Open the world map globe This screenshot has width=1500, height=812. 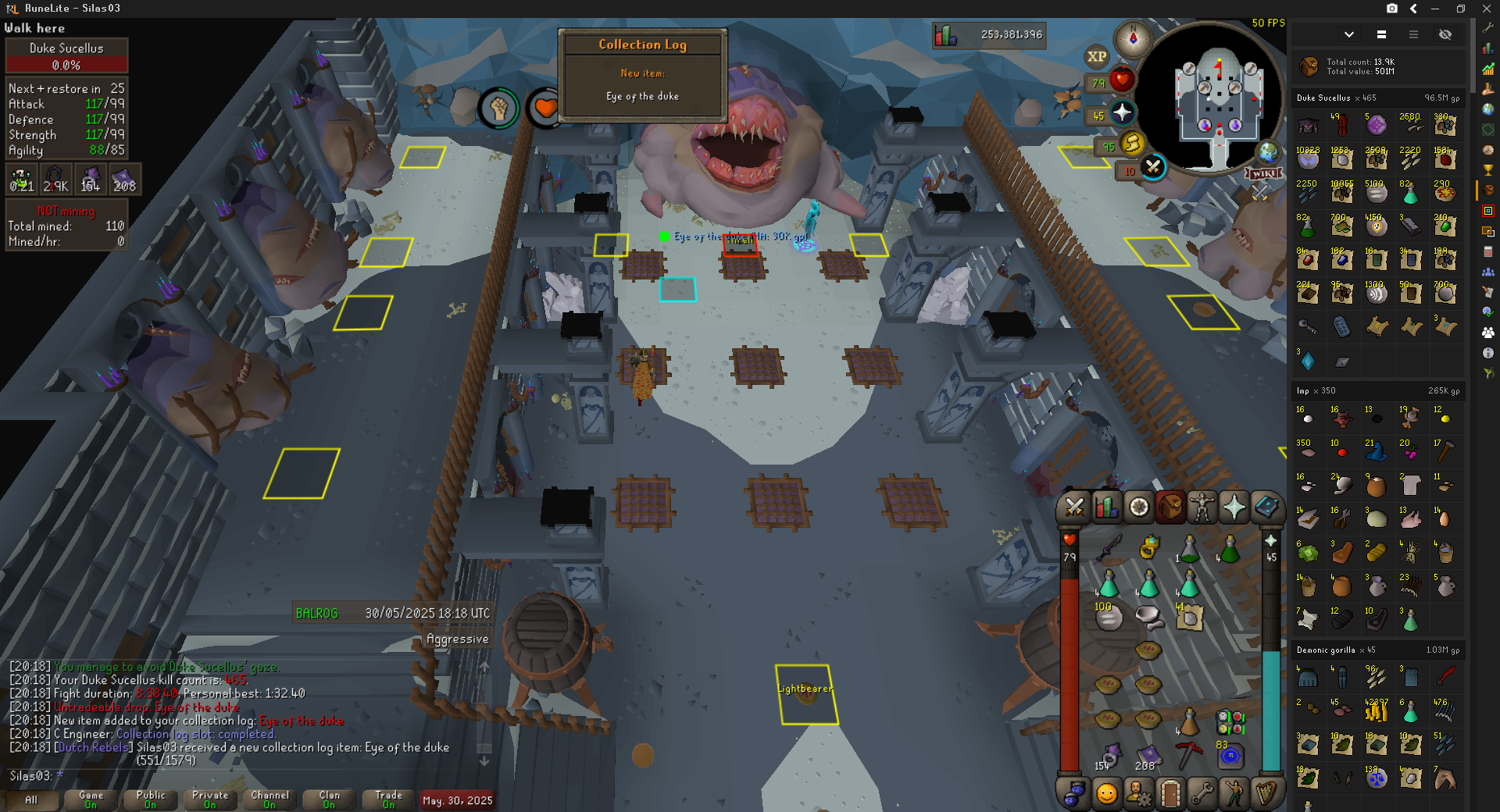coord(1267,152)
